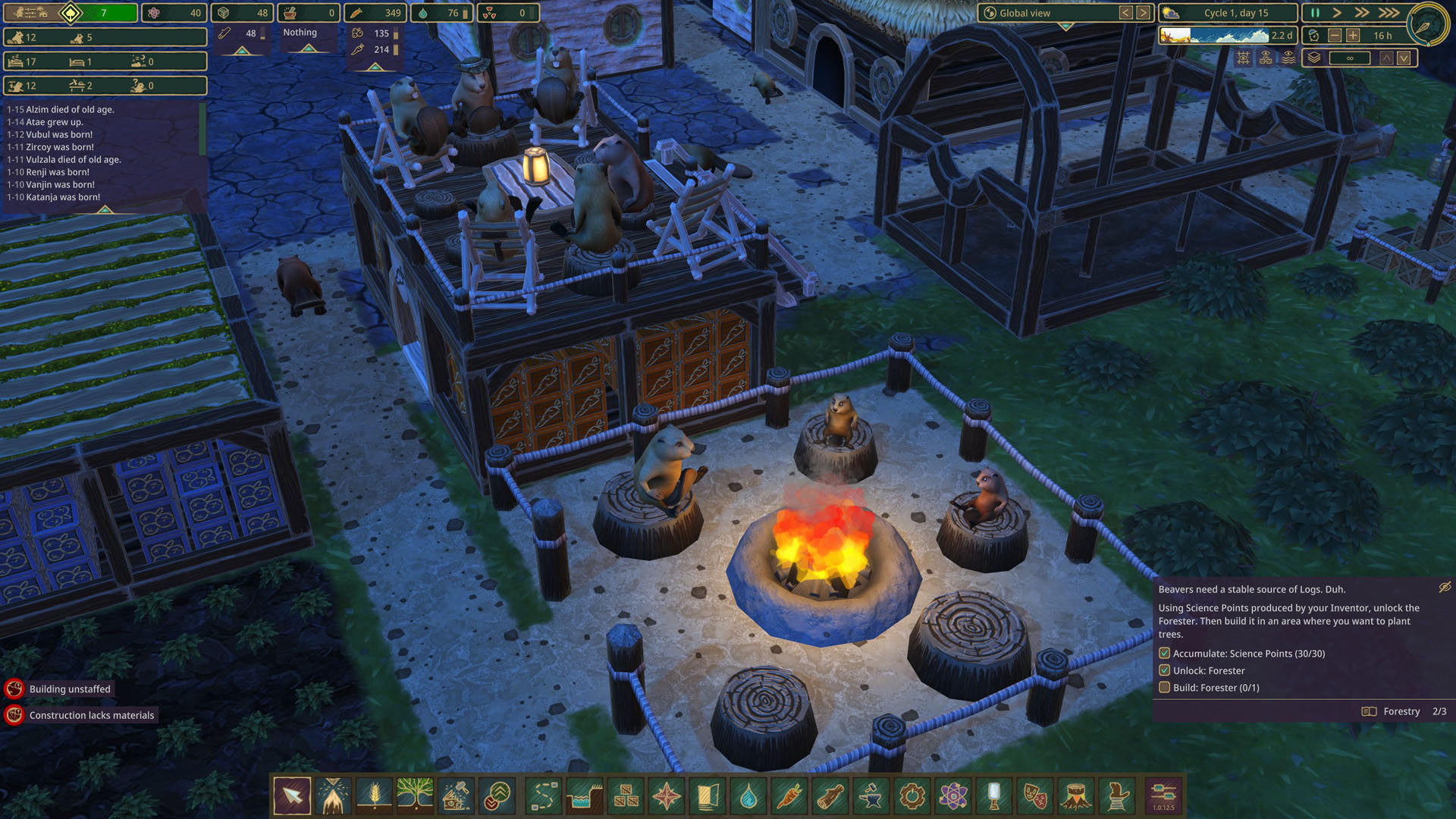1456x819 pixels.
Task: Pause the game speed
Action: click(1315, 13)
